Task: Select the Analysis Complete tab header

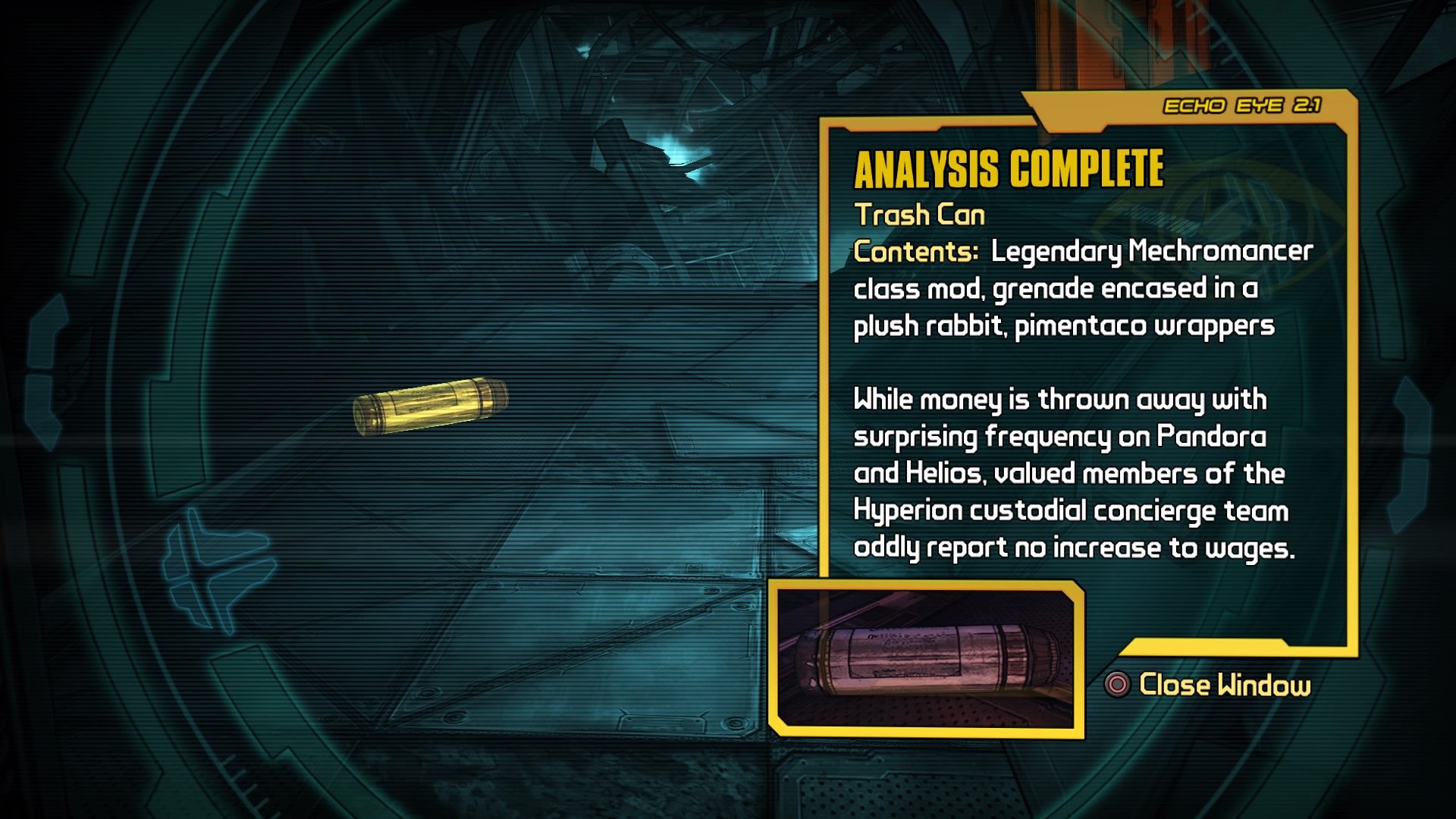Action: click(x=1009, y=171)
